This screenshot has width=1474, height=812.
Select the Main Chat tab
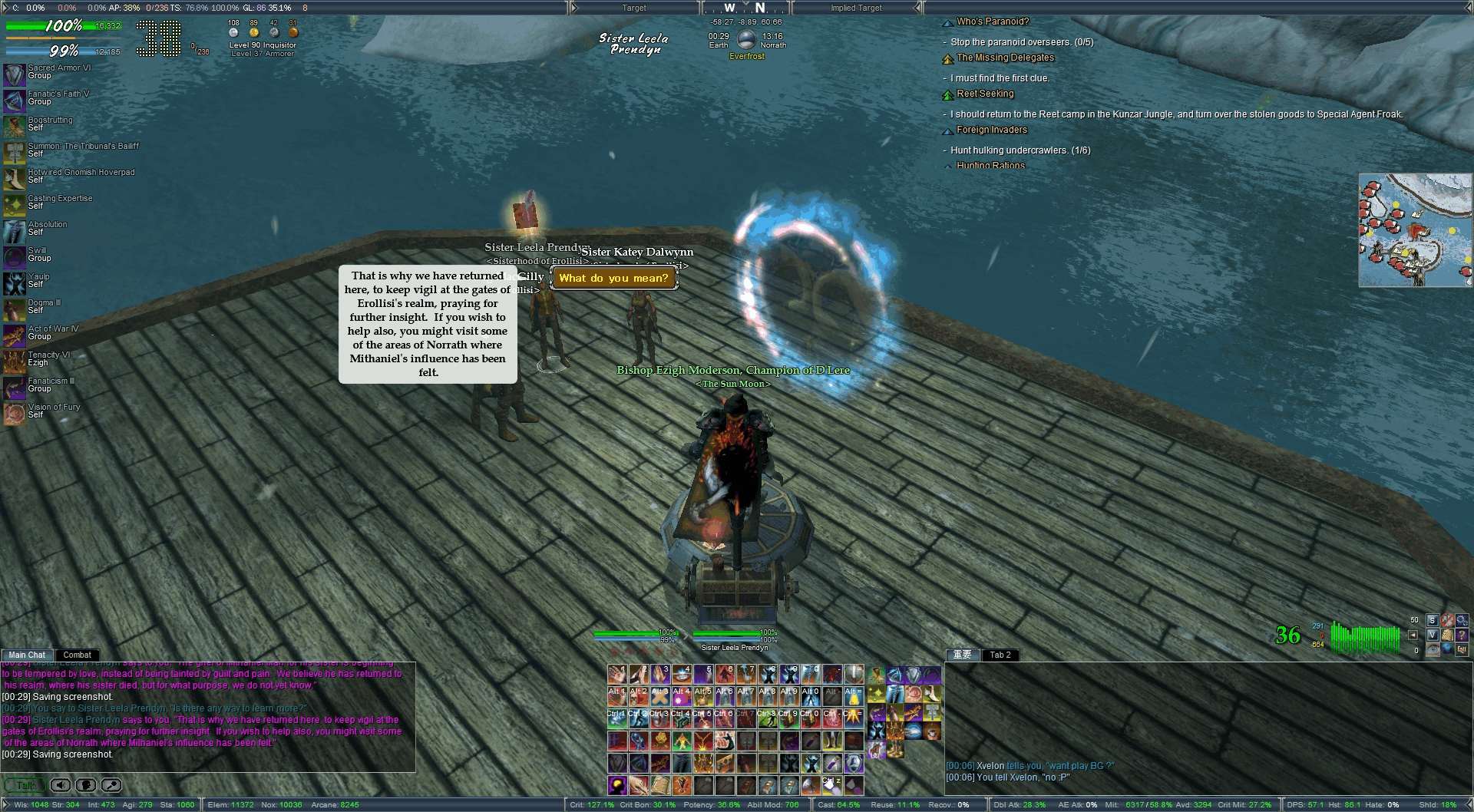(x=27, y=655)
